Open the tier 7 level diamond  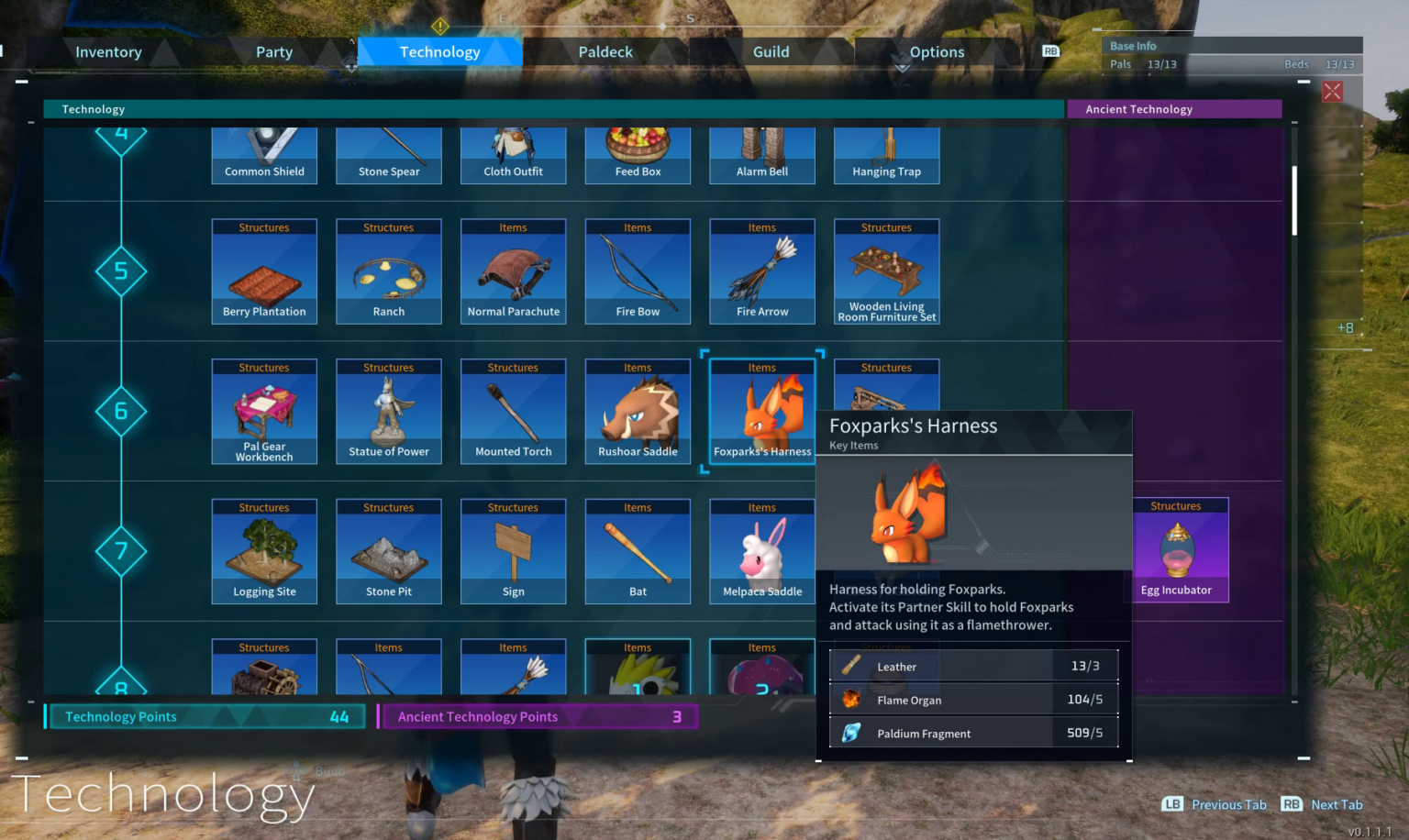121,551
